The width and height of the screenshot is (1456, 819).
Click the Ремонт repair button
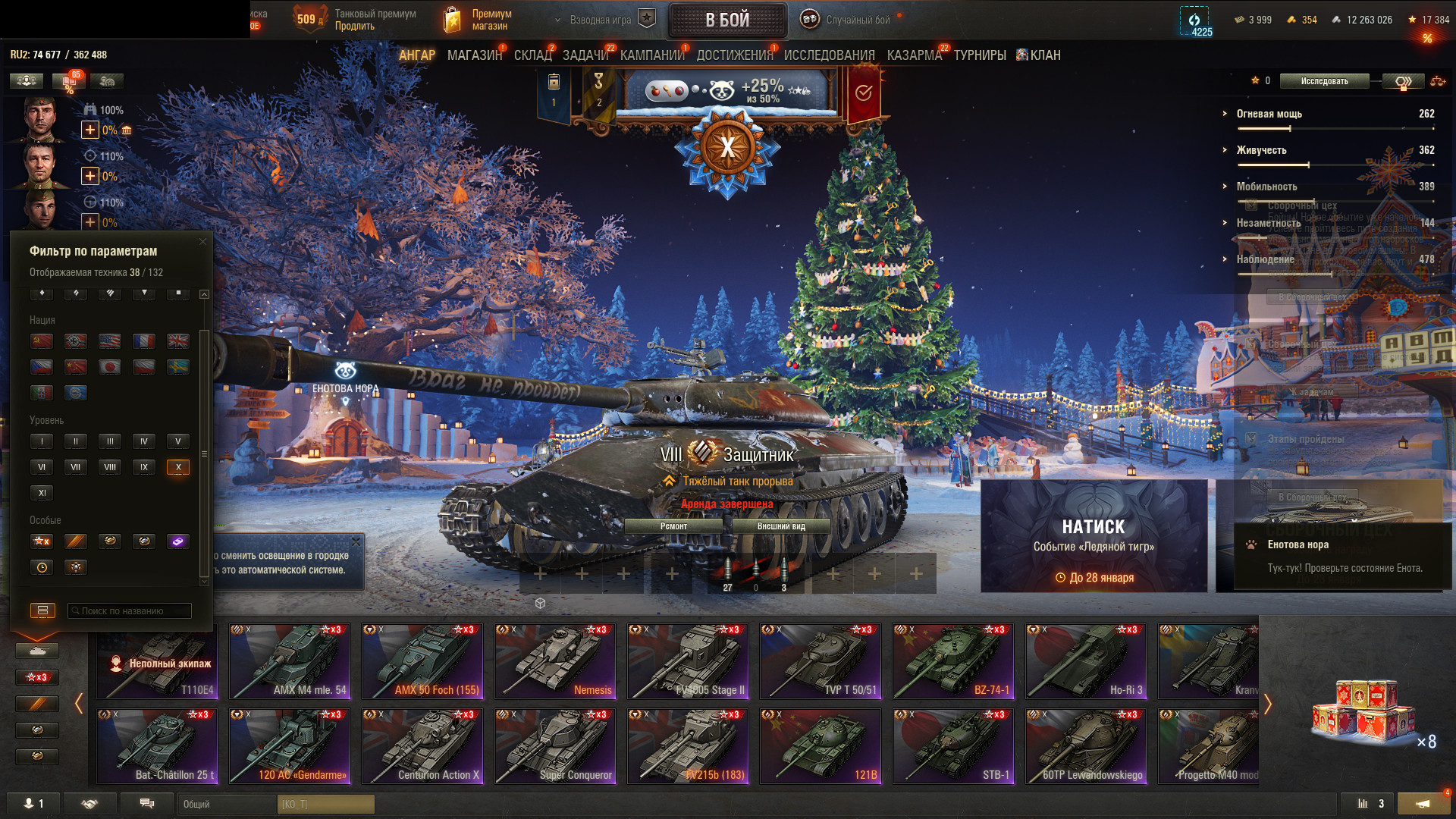(x=673, y=526)
